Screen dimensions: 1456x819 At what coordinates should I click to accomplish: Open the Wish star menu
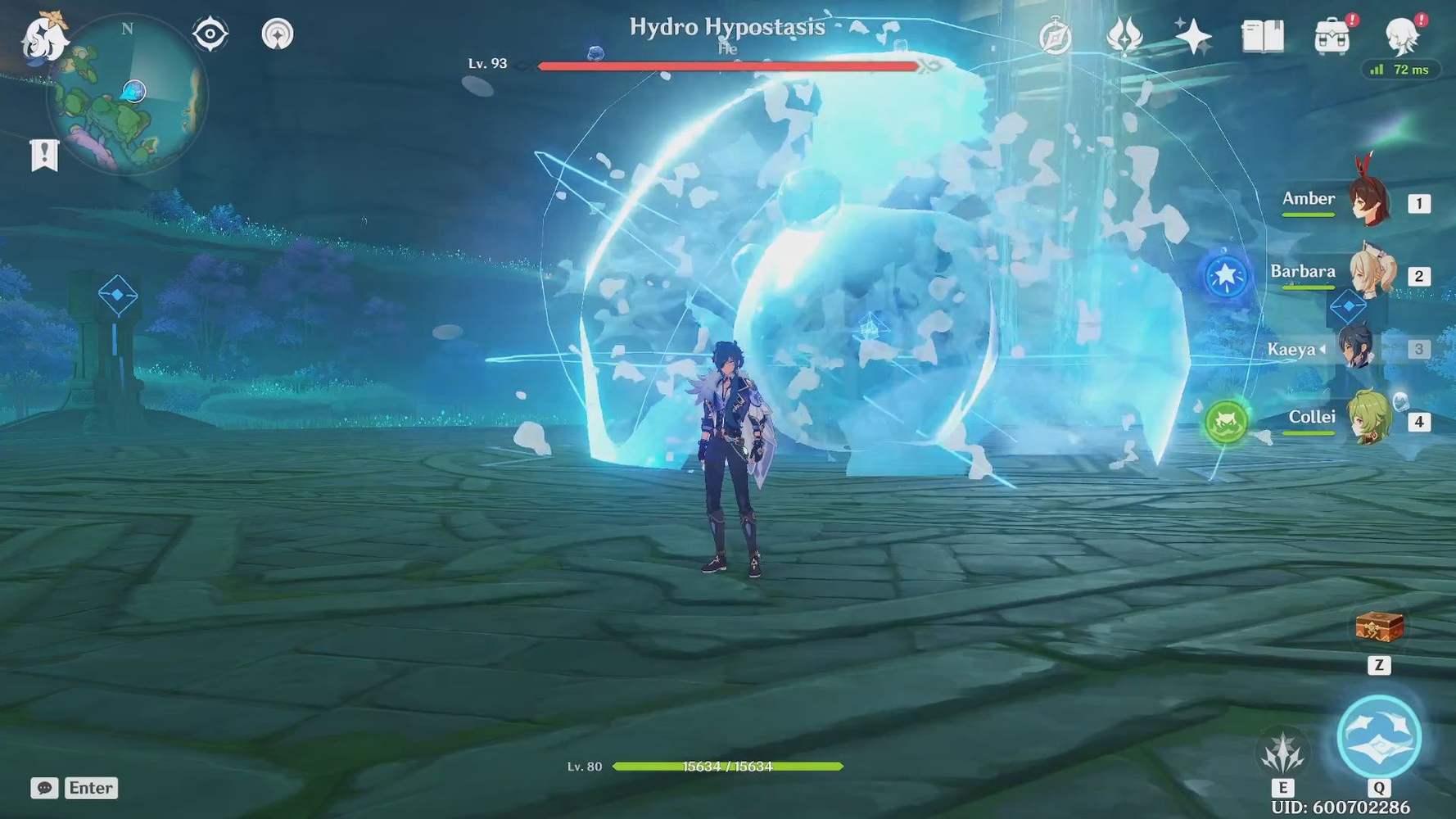coord(1194,34)
